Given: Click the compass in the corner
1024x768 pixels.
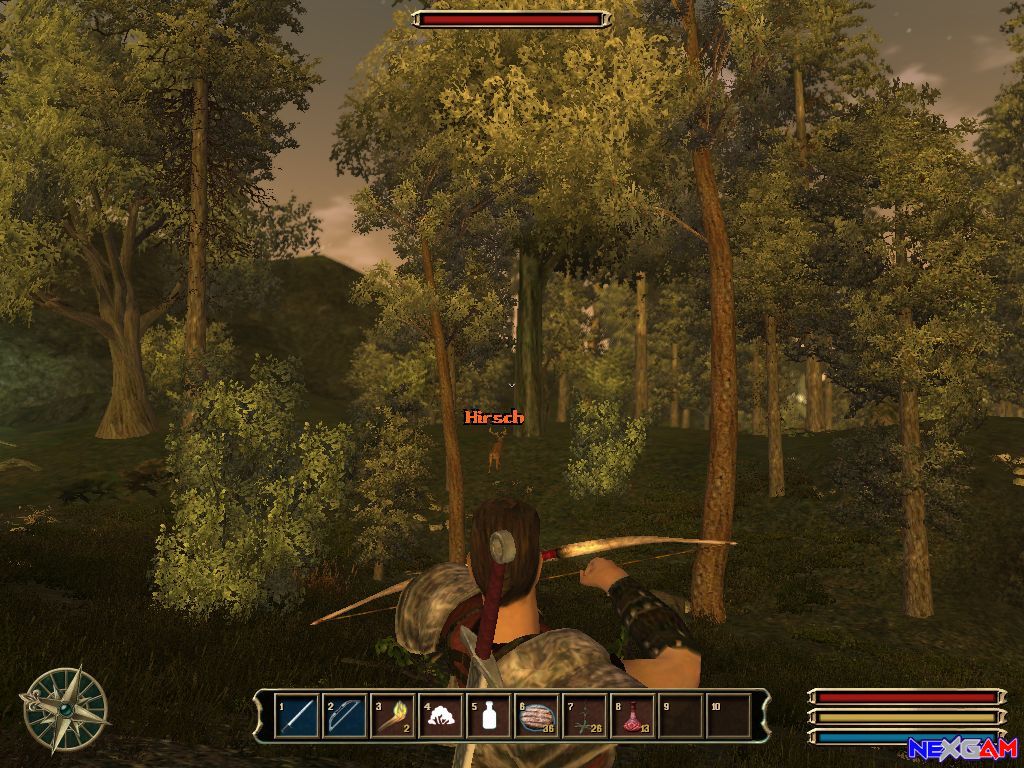Looking at the screenshot, I should [65, 709].
